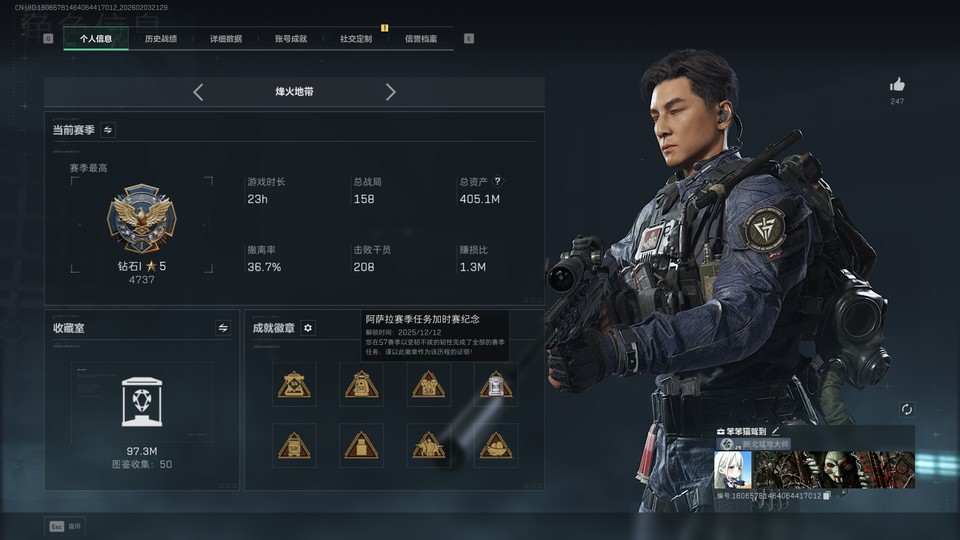Open the 成就徽章 gear settings
This screenshot has width=960, height=540.
click(308, 328)
